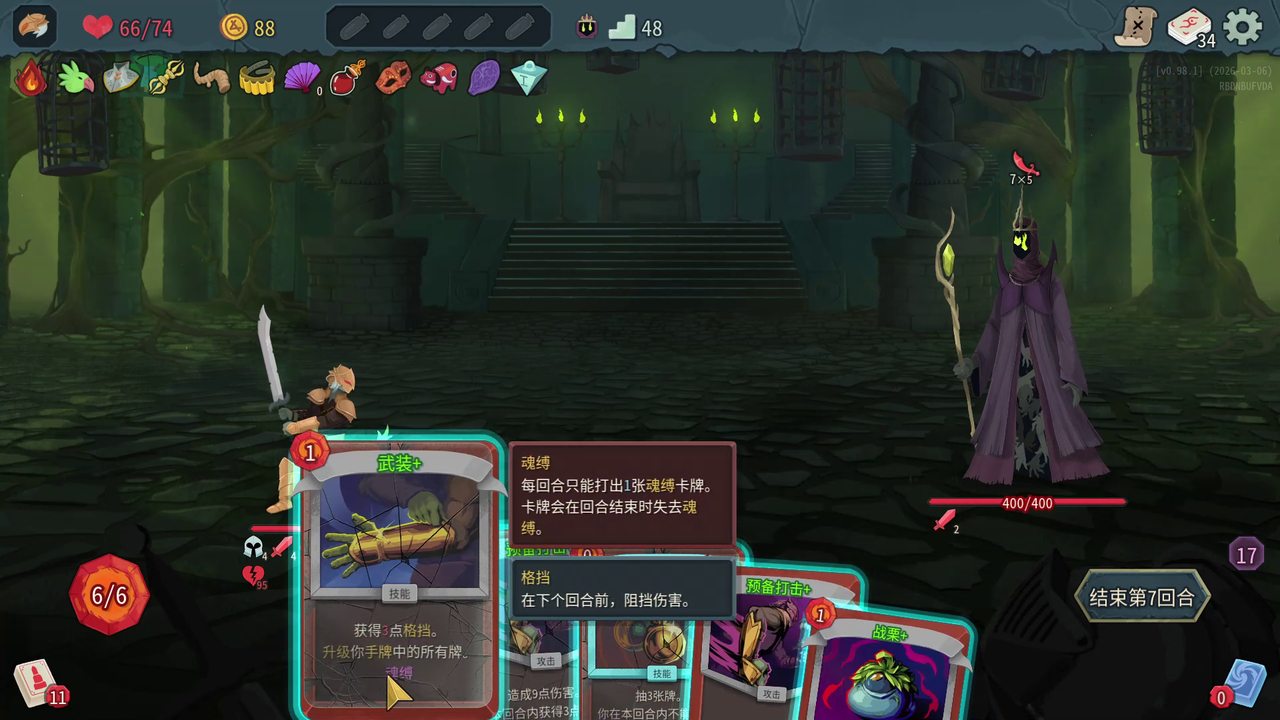1280x720 pixels.
Task: Open the discard pile showing 0 cards
Action: pyautogui.click(x=1243, y=683)
